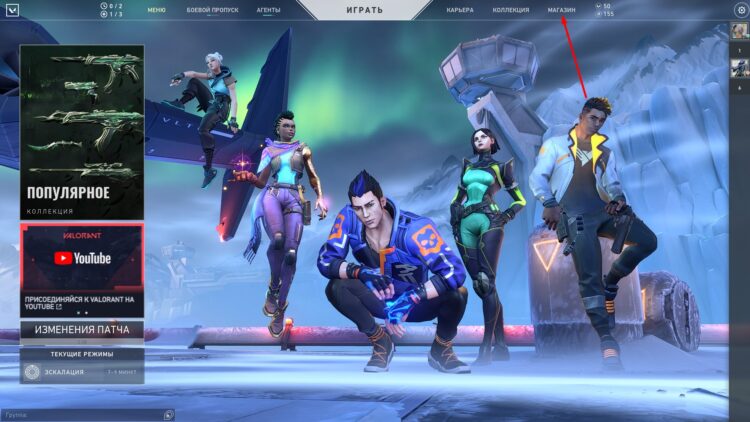Open the МАГАЗИН store tab
This screenshot has width=750, height=422.
point(562,10)
